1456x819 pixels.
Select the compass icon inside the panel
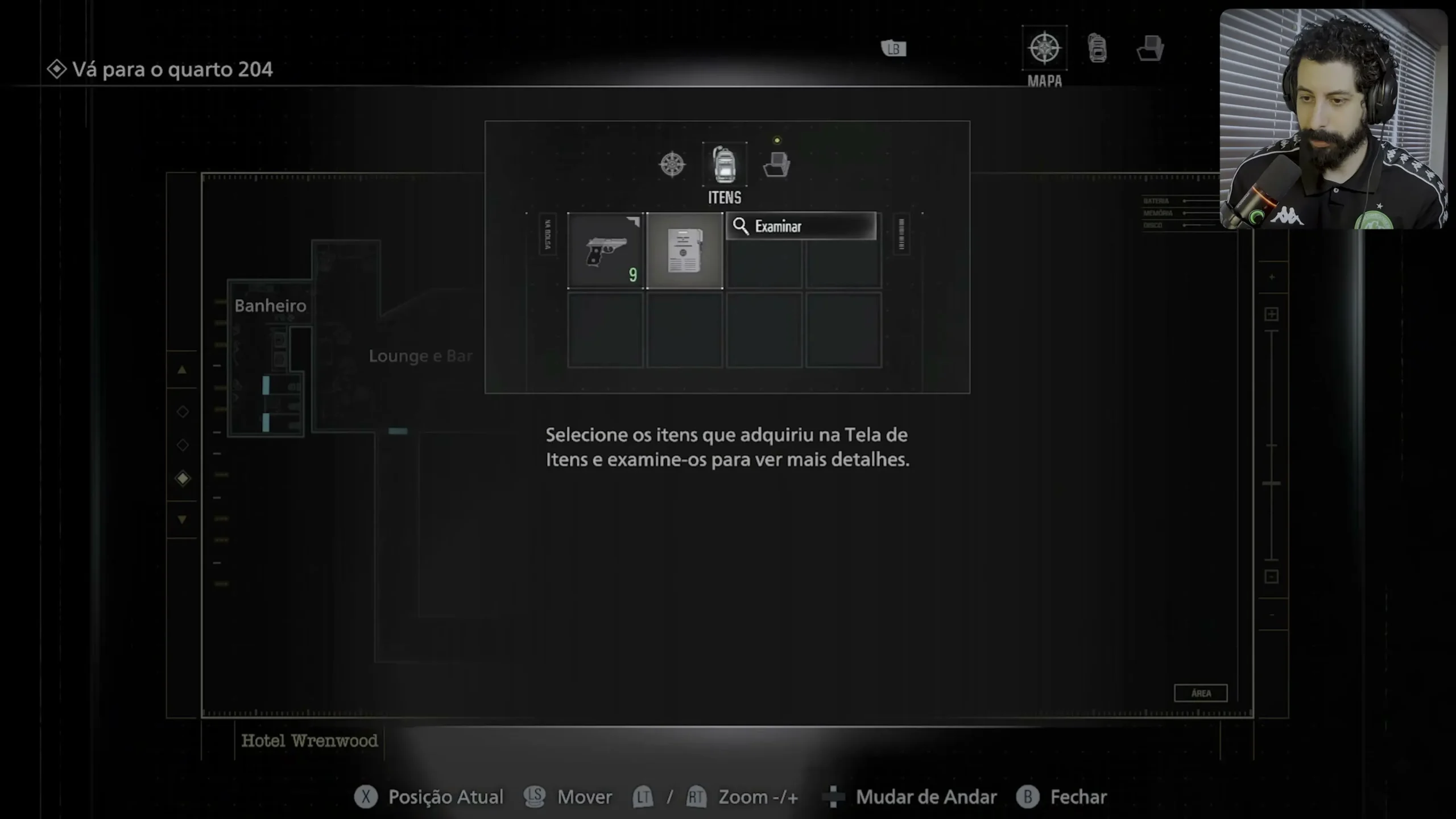pos(672,164)
